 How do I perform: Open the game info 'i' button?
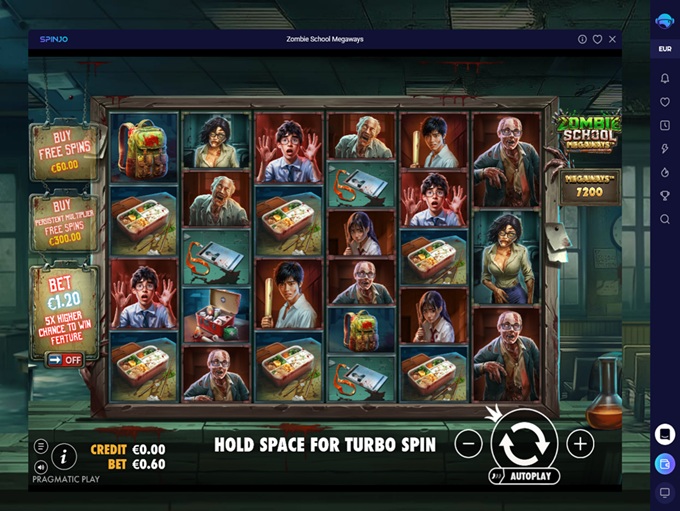64,457
